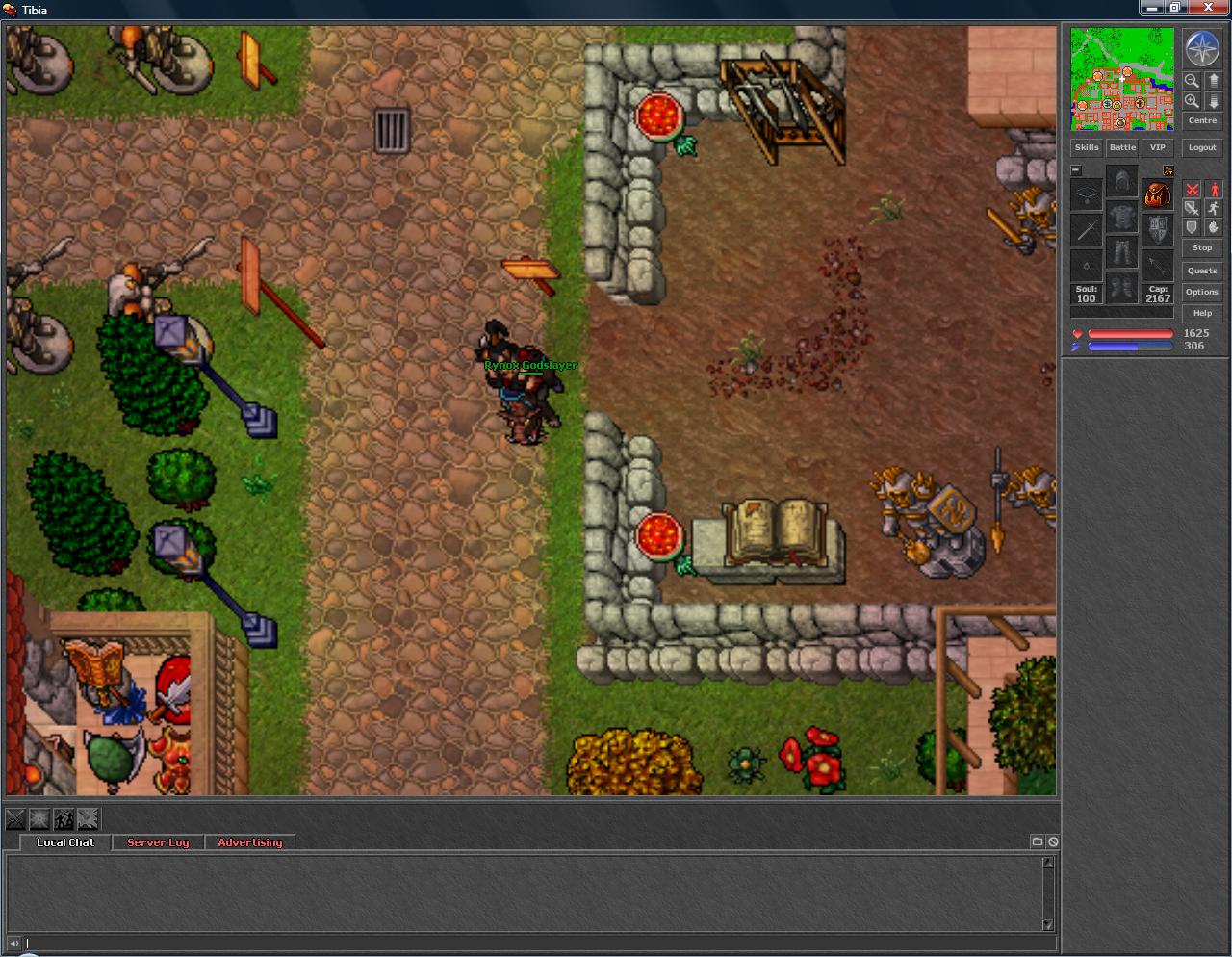Open the Battle list
Image resolution: width=1232 pixels, height=957 pixels.
(x=1122, y=147)
